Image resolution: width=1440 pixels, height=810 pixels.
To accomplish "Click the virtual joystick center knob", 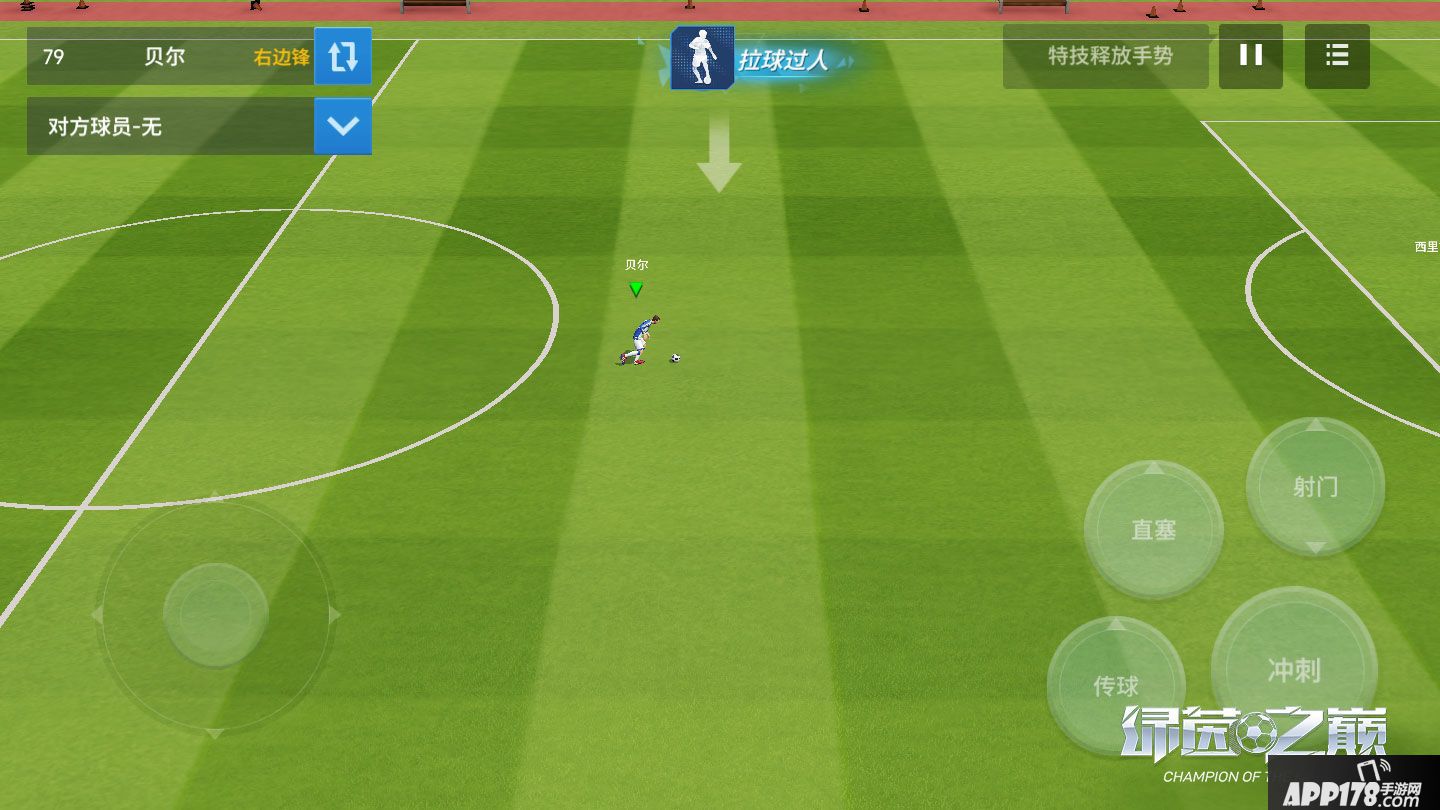I will coord(215,614).
